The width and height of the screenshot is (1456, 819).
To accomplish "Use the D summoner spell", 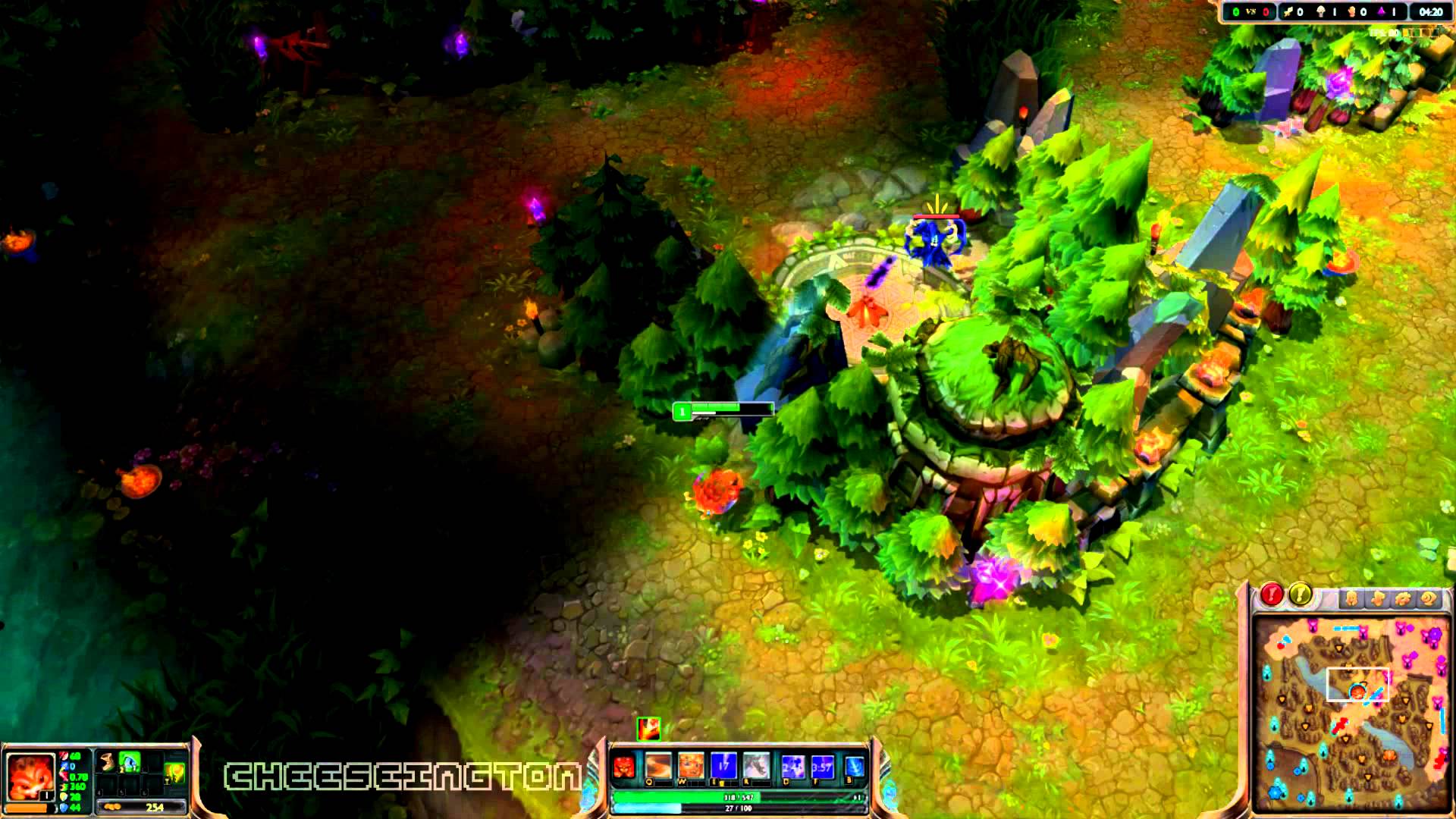I will pos(792,767).
